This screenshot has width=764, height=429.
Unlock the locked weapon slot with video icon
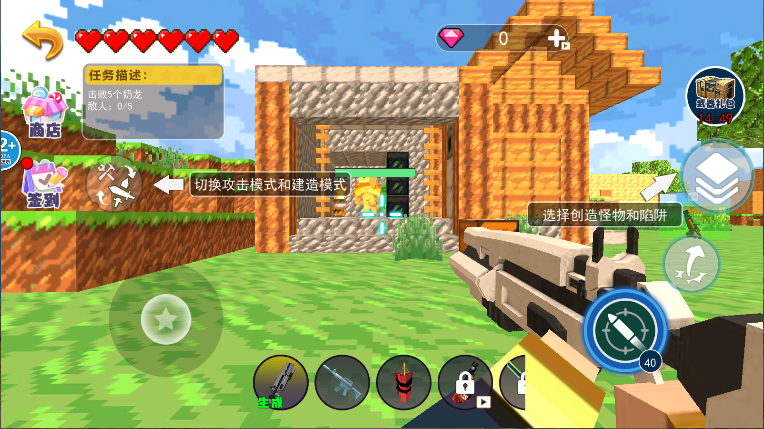[465, 382]
